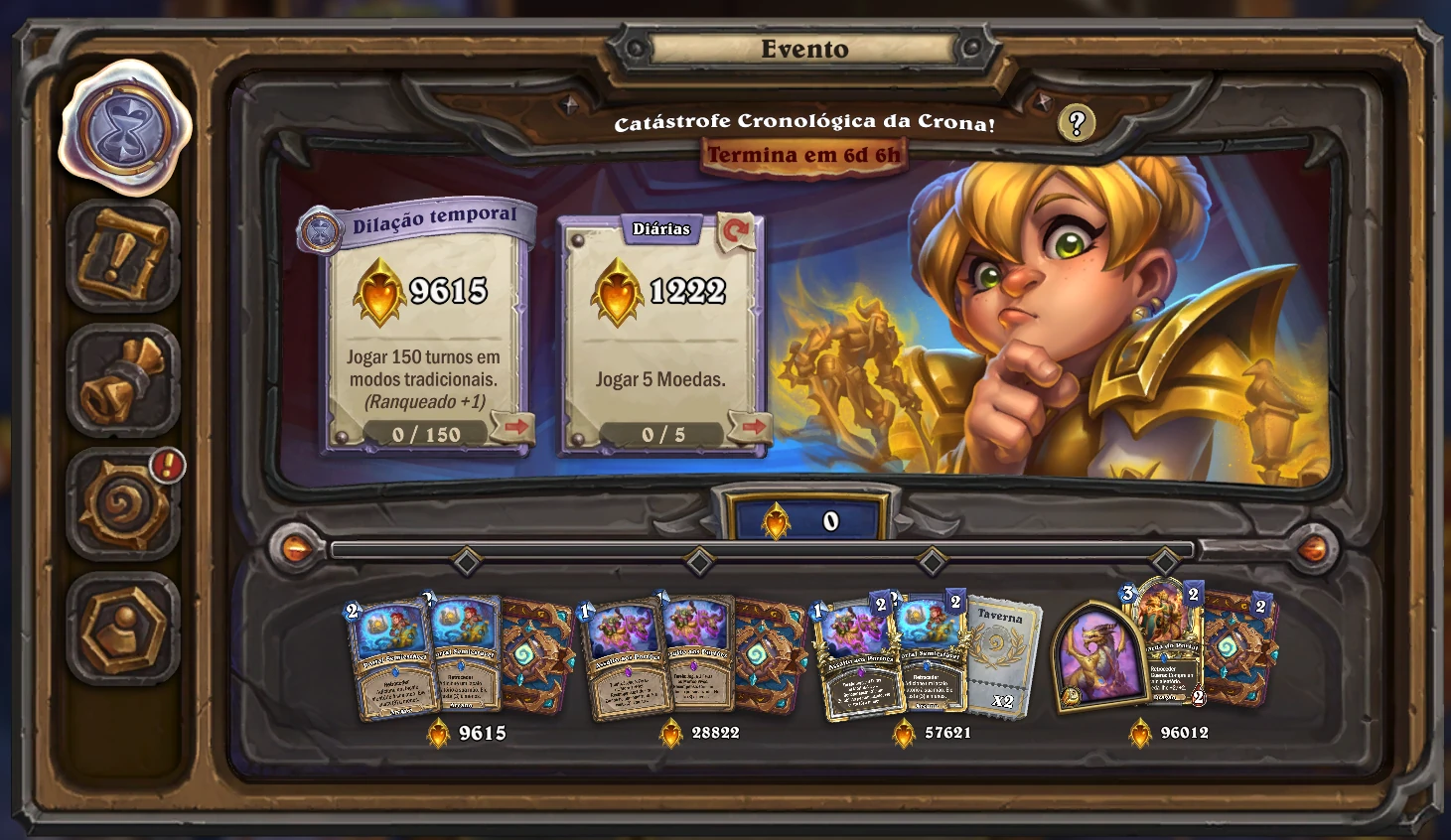Expand the Diárias quest card

pos(660,328)
